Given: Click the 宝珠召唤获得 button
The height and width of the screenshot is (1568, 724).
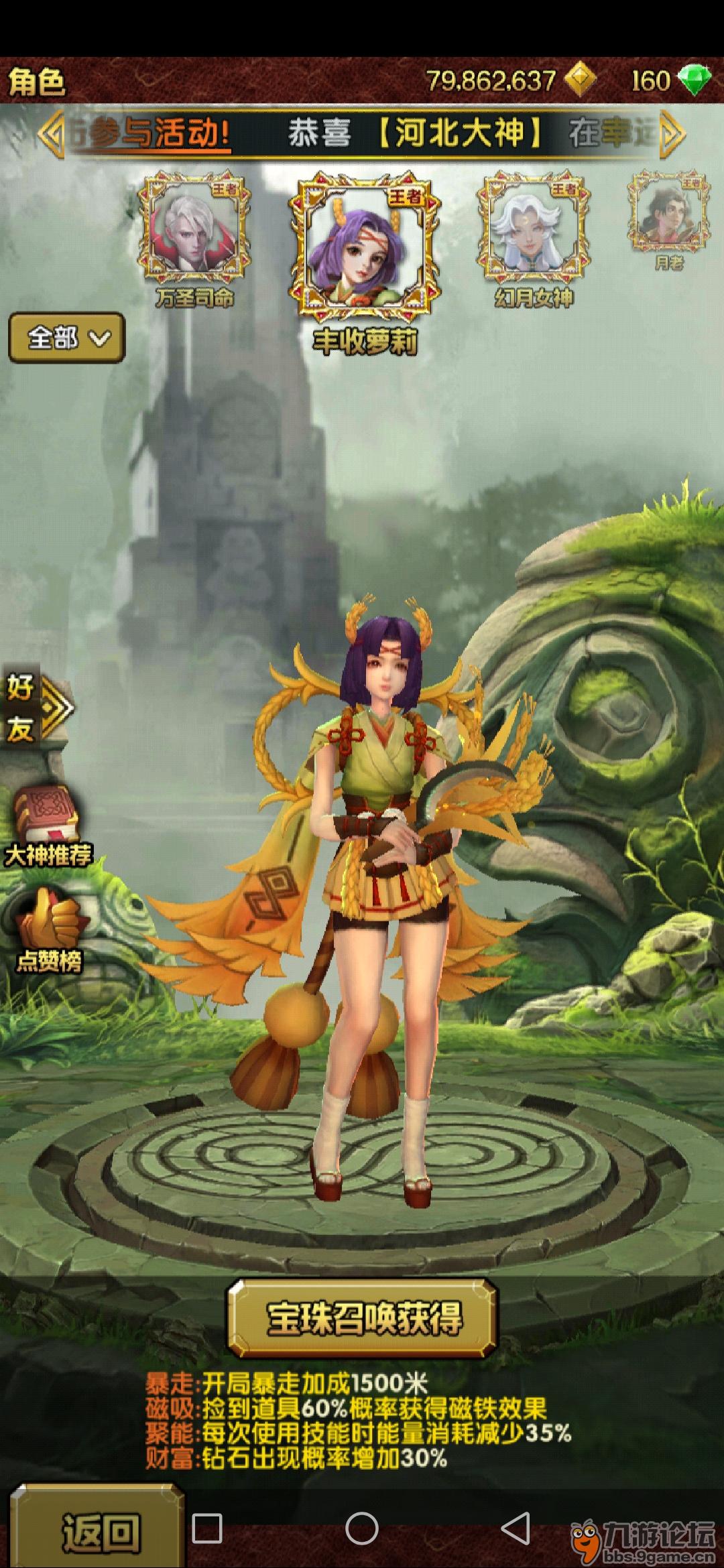Looking at the screenshot, I should [x=363, y=1318].
